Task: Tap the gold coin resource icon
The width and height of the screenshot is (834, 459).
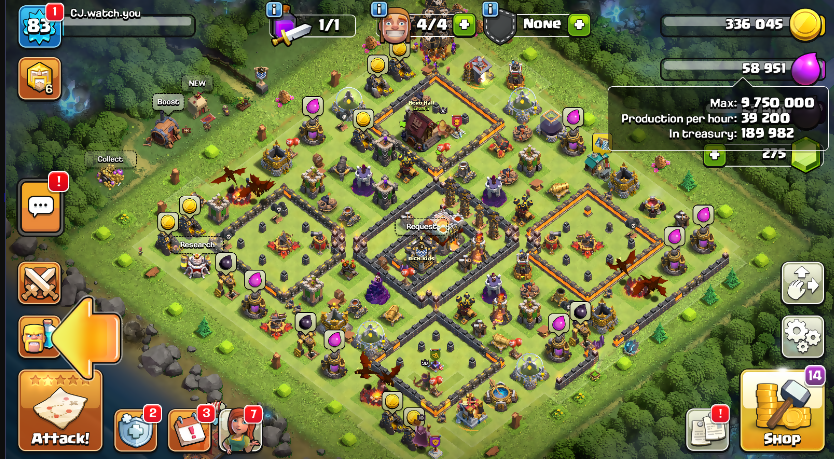Action: [806, 25]
